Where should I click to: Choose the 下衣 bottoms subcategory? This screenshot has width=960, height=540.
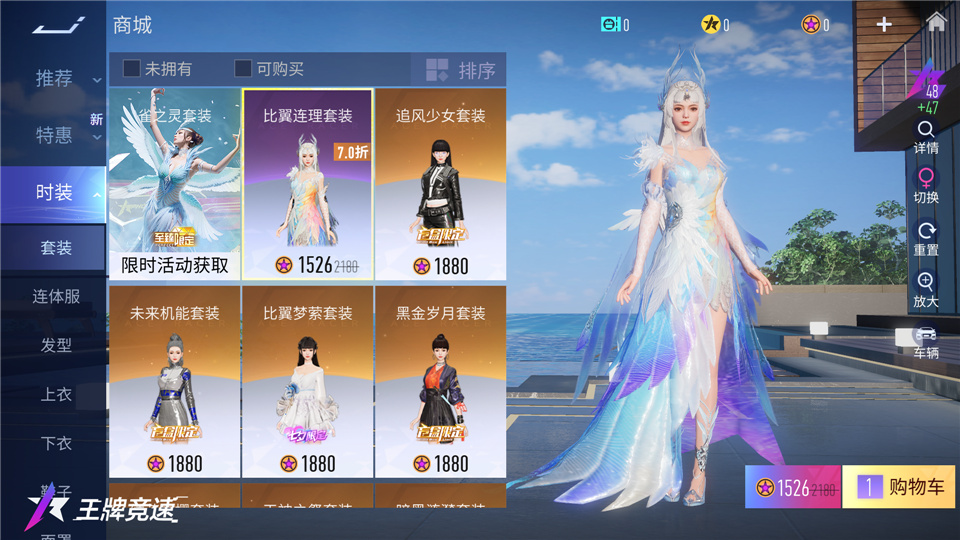tap(56, 444)
